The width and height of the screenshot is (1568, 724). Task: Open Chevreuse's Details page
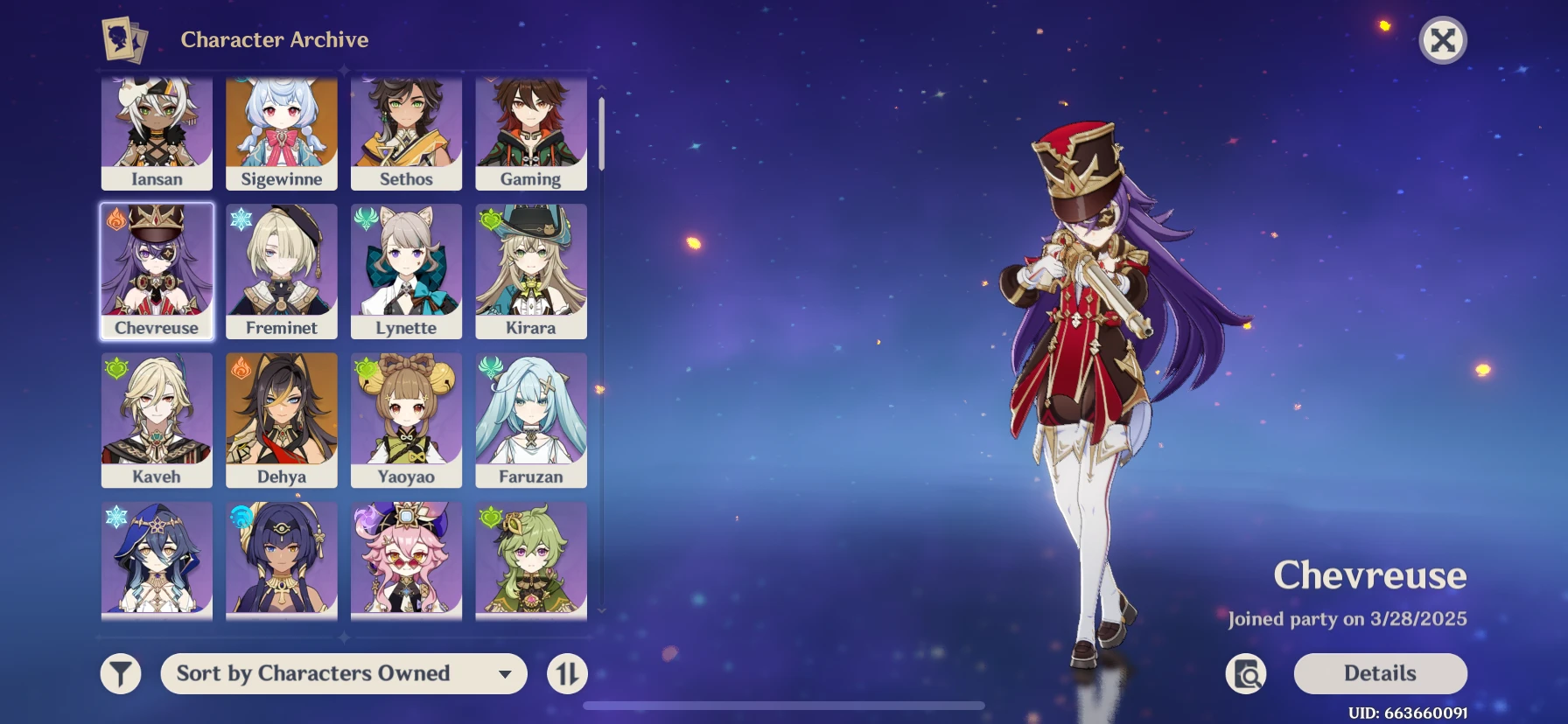pyautogui.click(x=1380, y=673)
